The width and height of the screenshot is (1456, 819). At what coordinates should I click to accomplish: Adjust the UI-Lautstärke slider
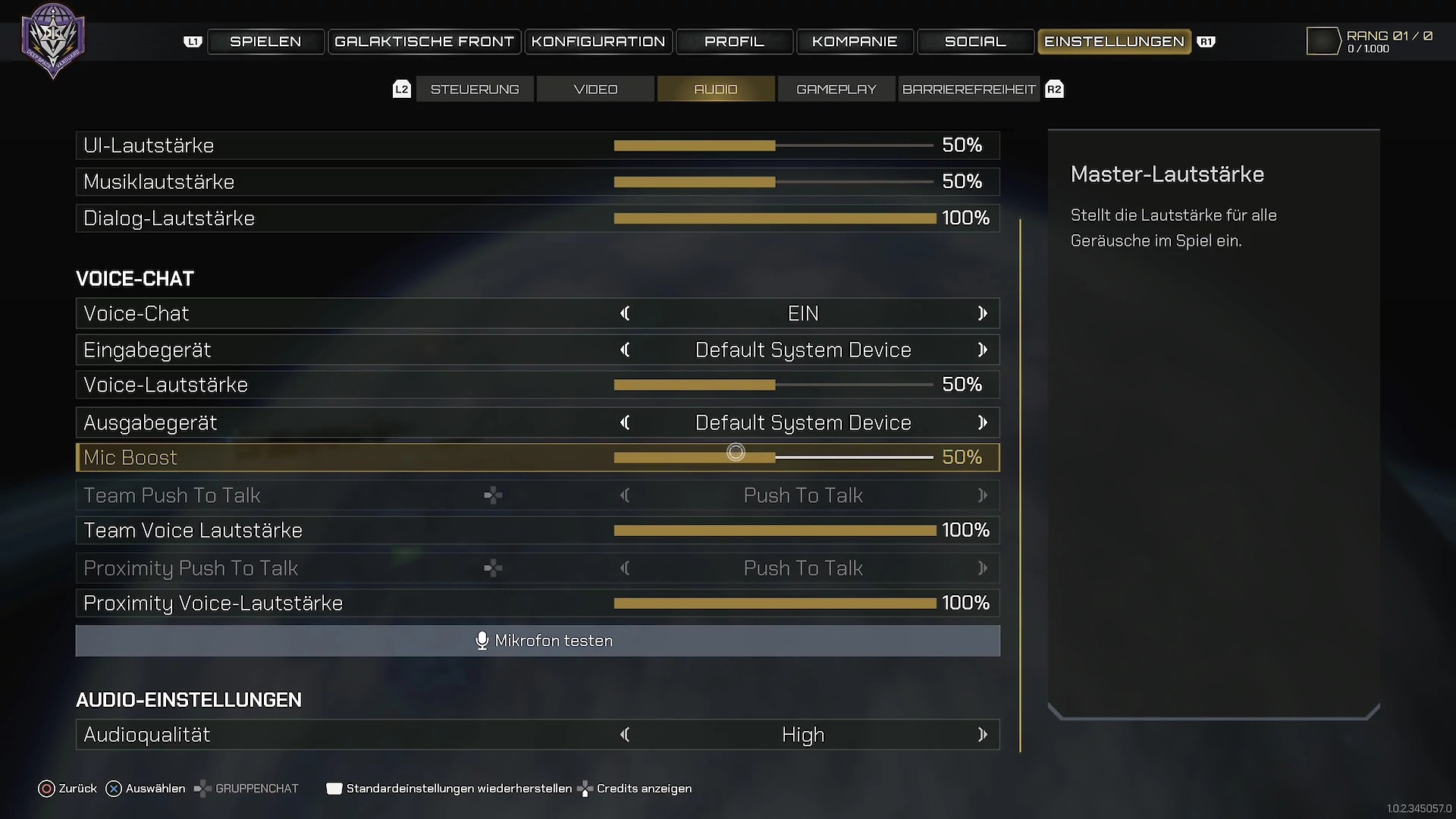(773, 146)
